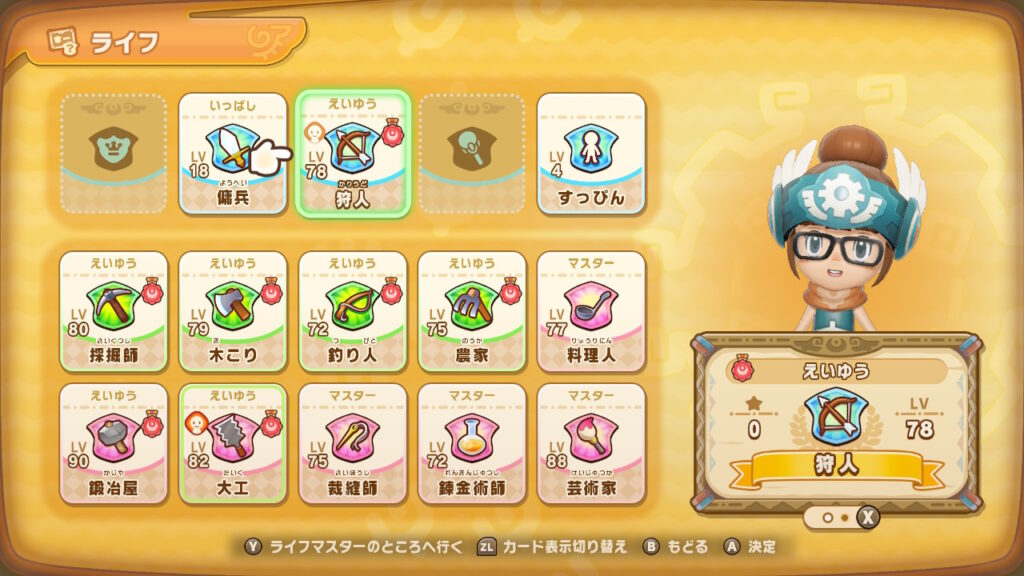Select the 傭兵 mercenary life card
Image resolution: width=1024 pixels, height=576 pixels.
tap(232, 153)
